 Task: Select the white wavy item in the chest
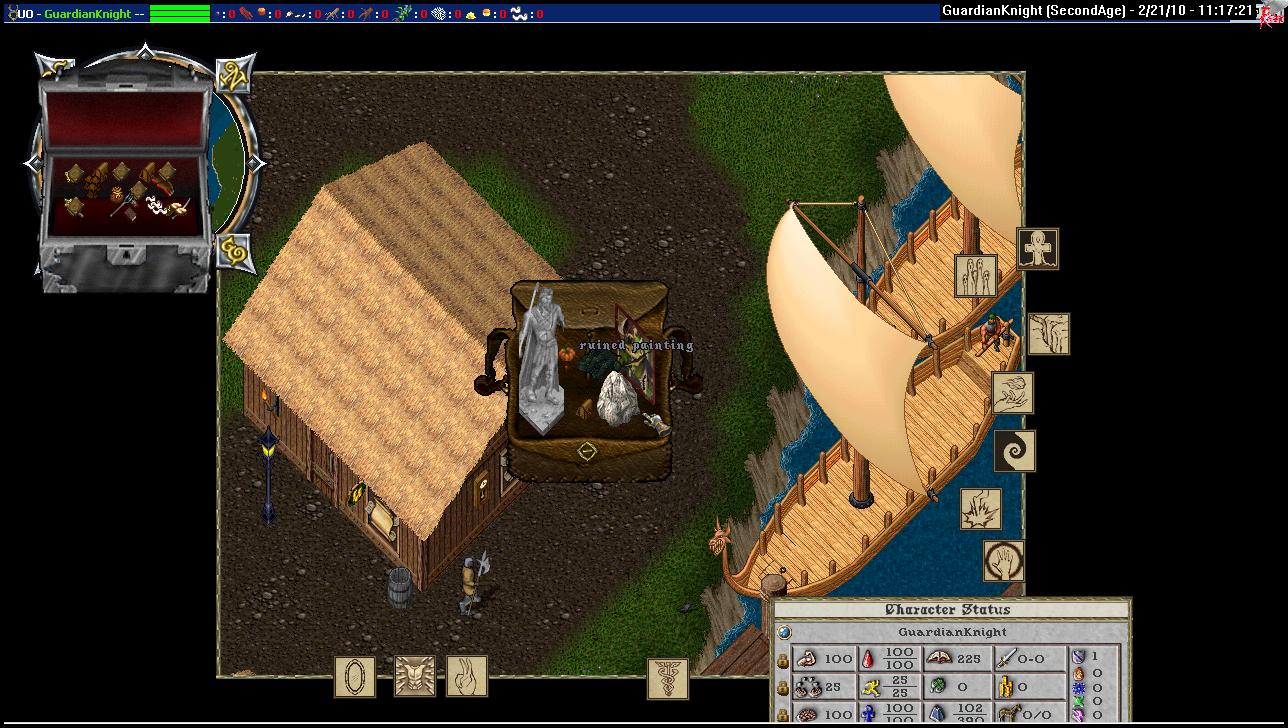[156, 205]
